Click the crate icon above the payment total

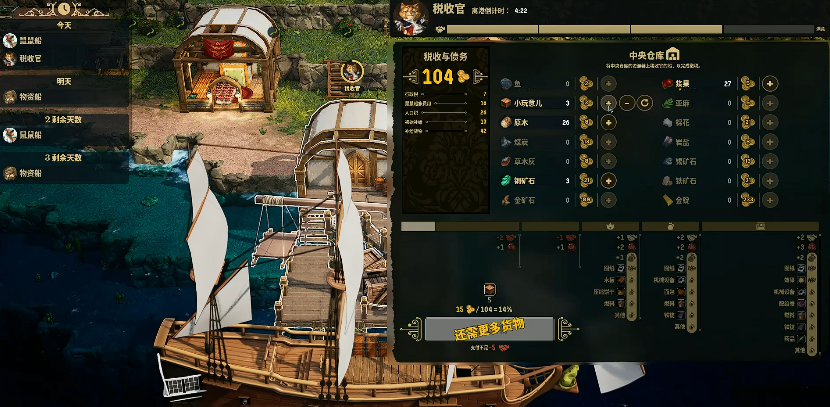tap(490, 289)
